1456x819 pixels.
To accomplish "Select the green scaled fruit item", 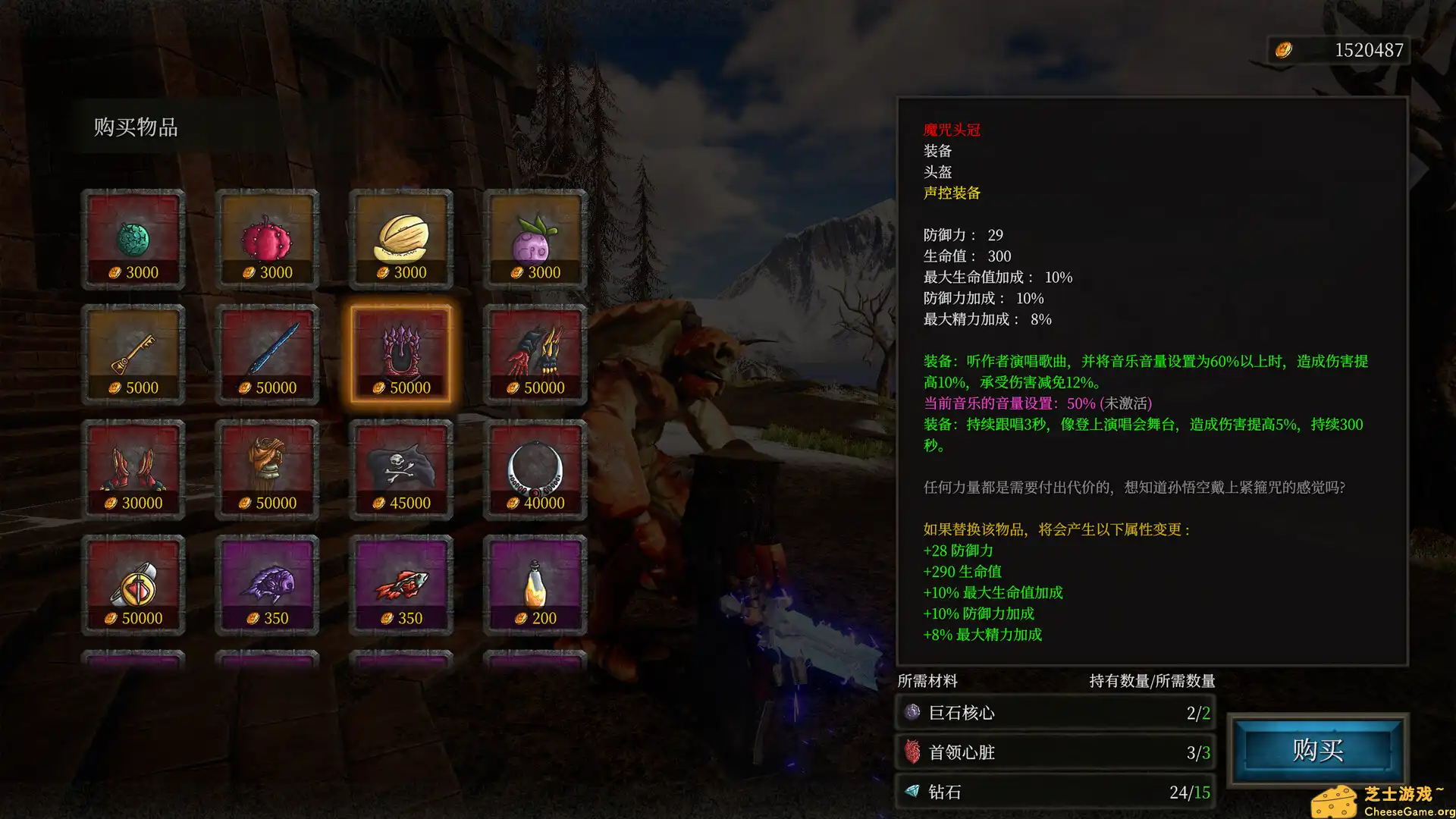I will (133, 237).
